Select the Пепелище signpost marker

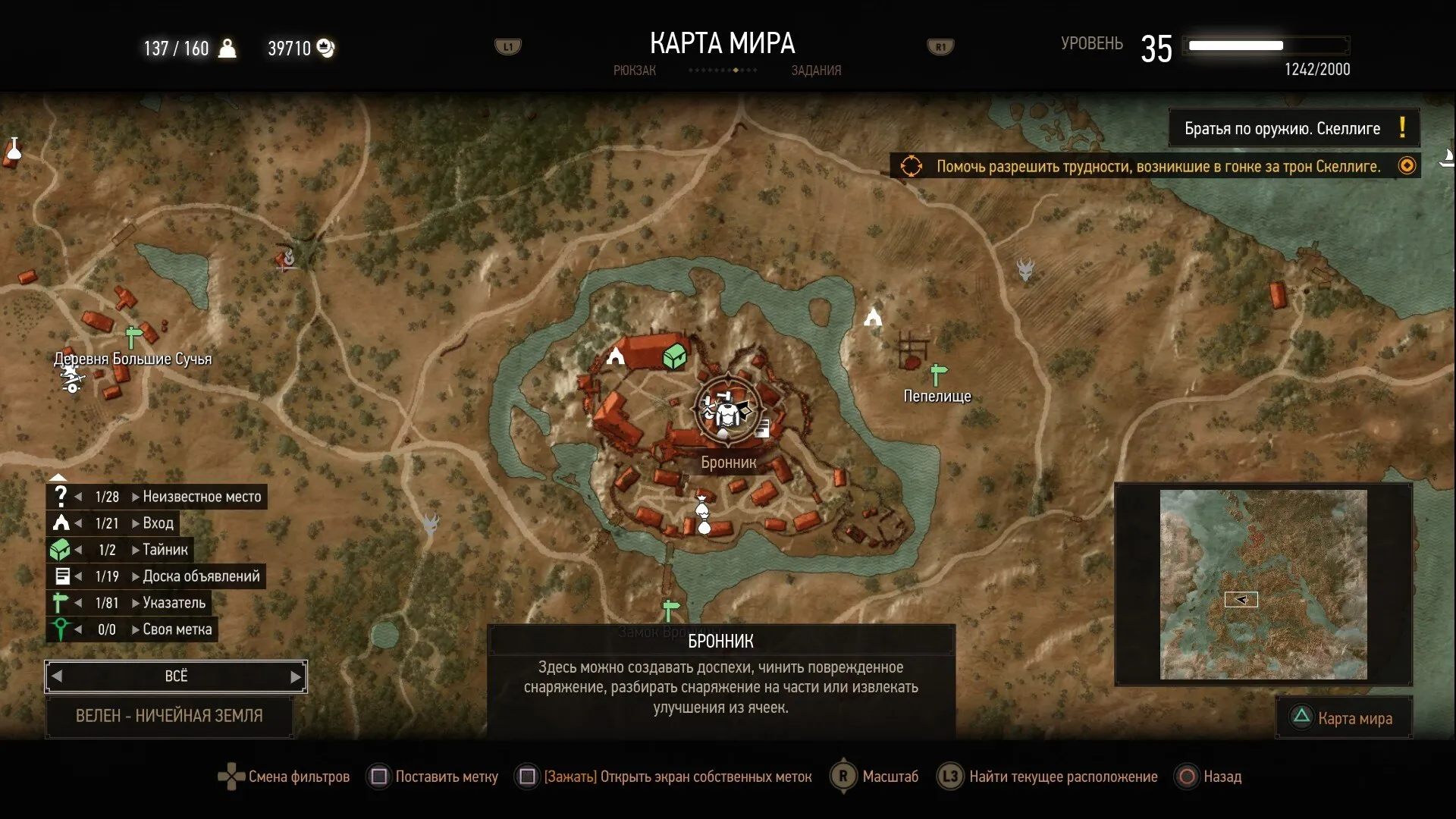(939, 375)
